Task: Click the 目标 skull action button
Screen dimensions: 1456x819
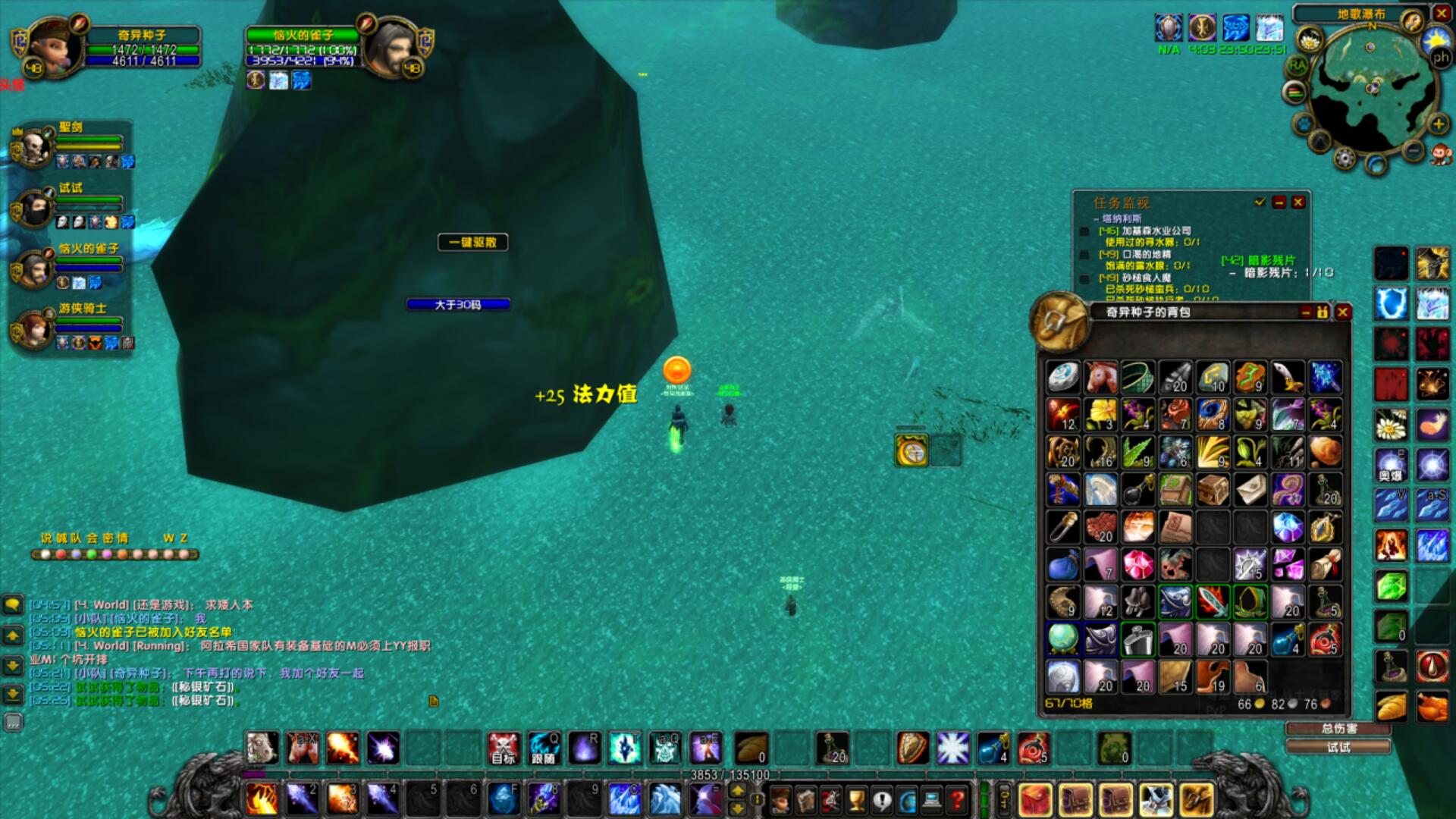Action: pyautogui.click(x=503, y=748)
